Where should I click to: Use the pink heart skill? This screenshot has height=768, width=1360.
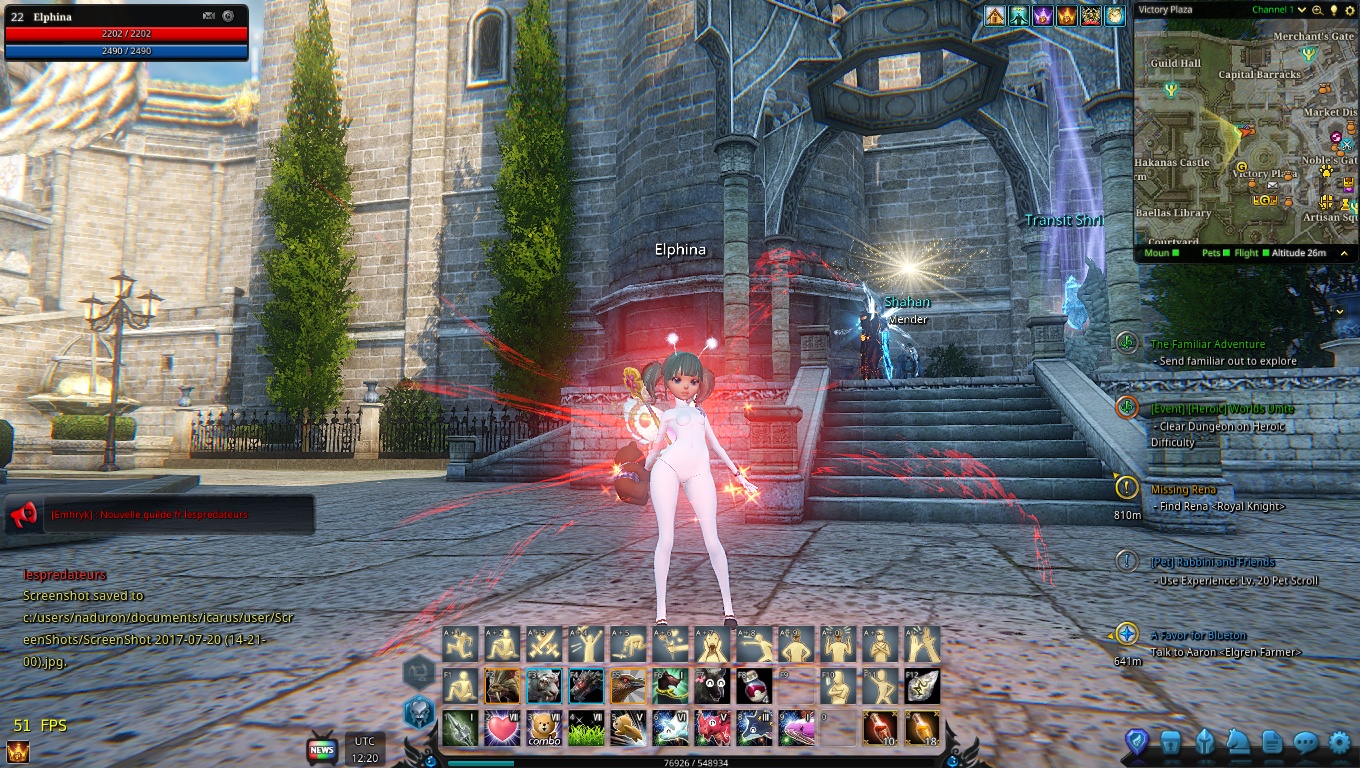[x=502, y=728]
